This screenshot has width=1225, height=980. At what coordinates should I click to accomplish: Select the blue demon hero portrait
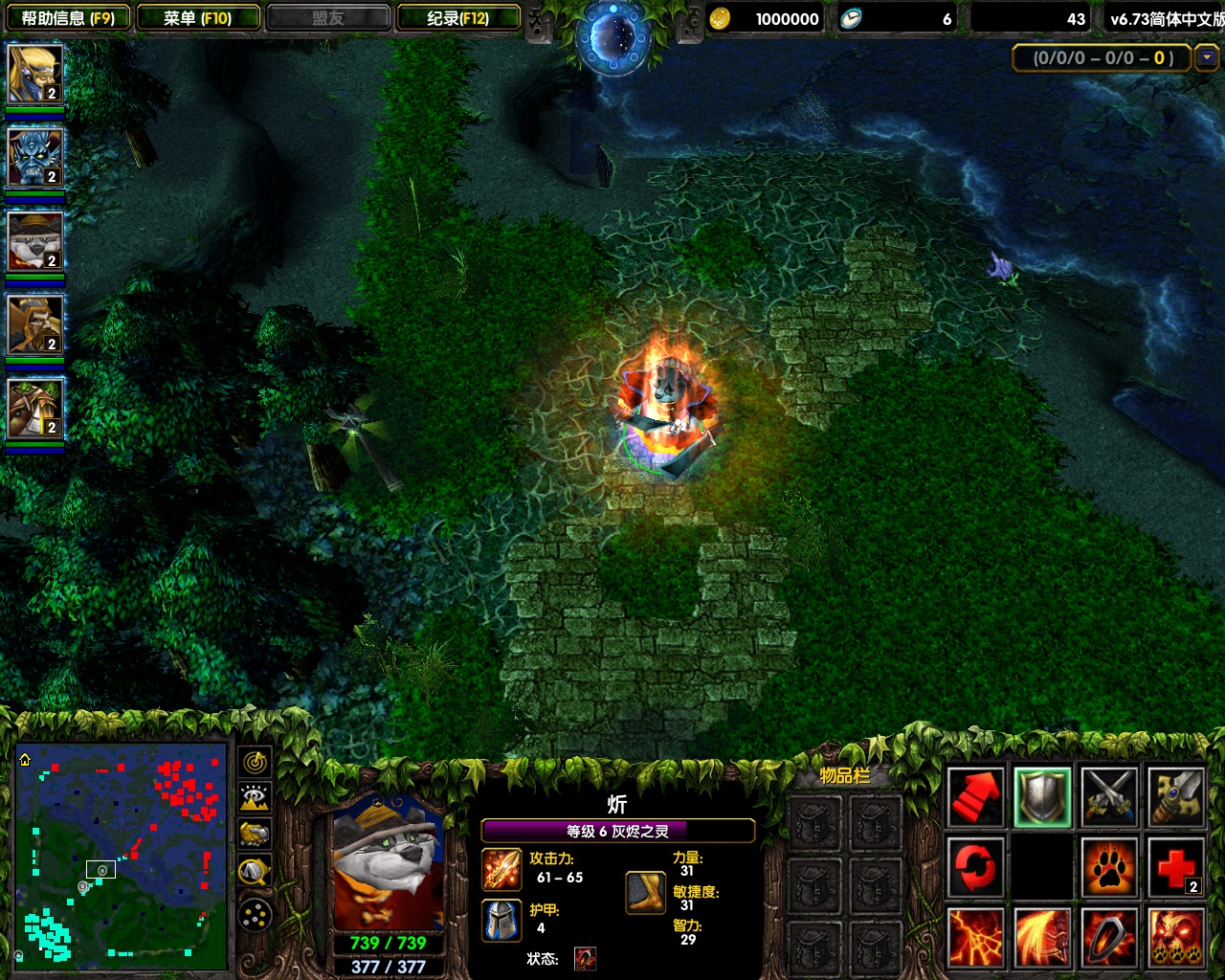point(34,157)
